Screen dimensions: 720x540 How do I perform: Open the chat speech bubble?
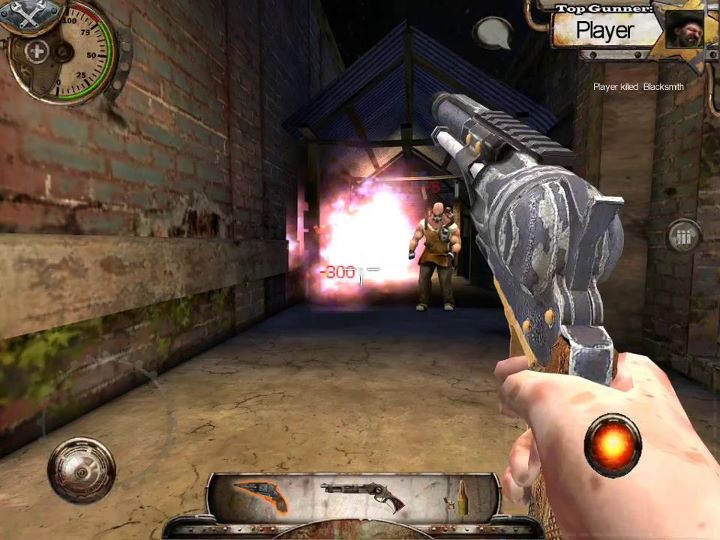click(x=492, y=33)
